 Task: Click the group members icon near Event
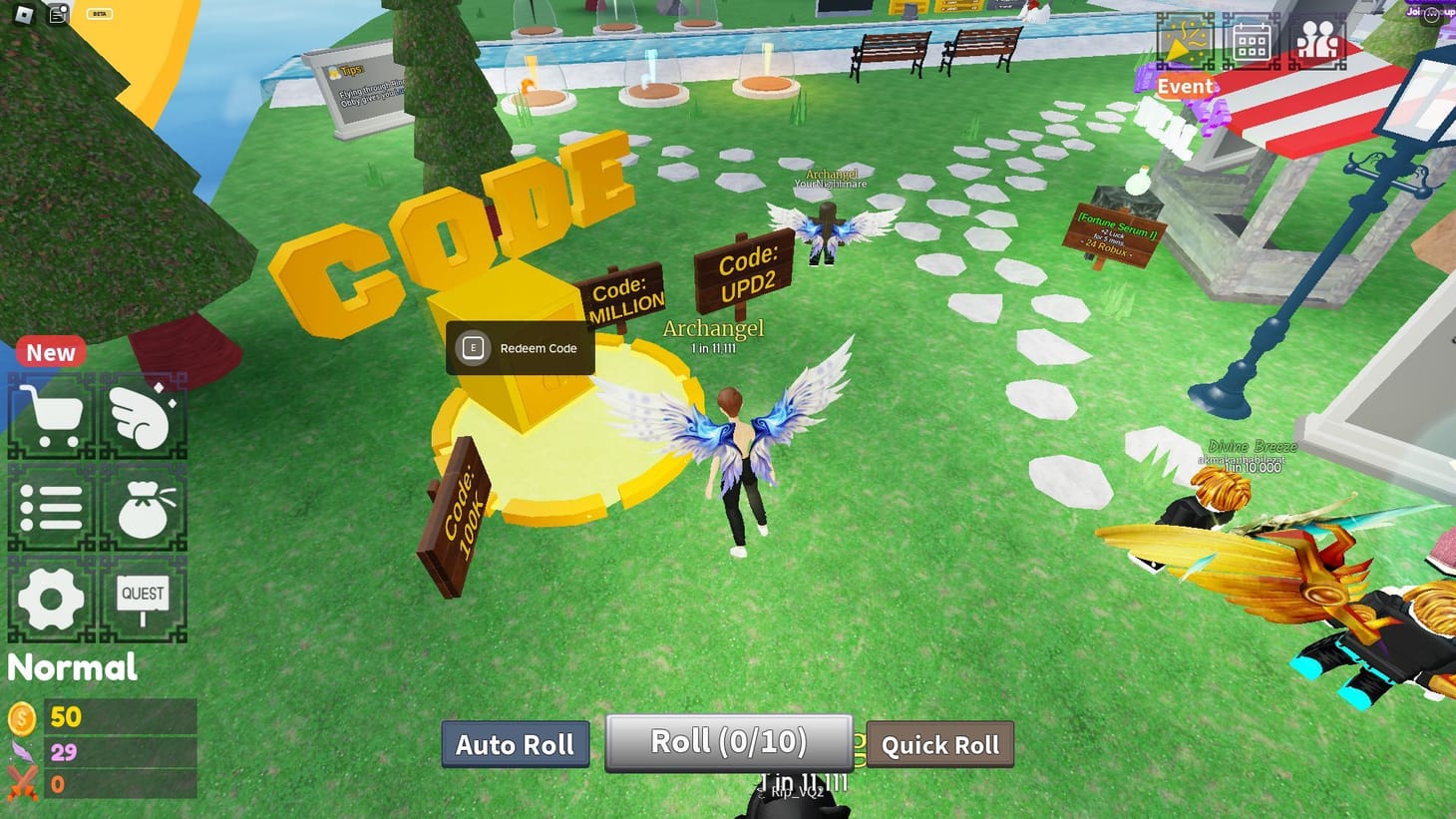(1318, 40)
